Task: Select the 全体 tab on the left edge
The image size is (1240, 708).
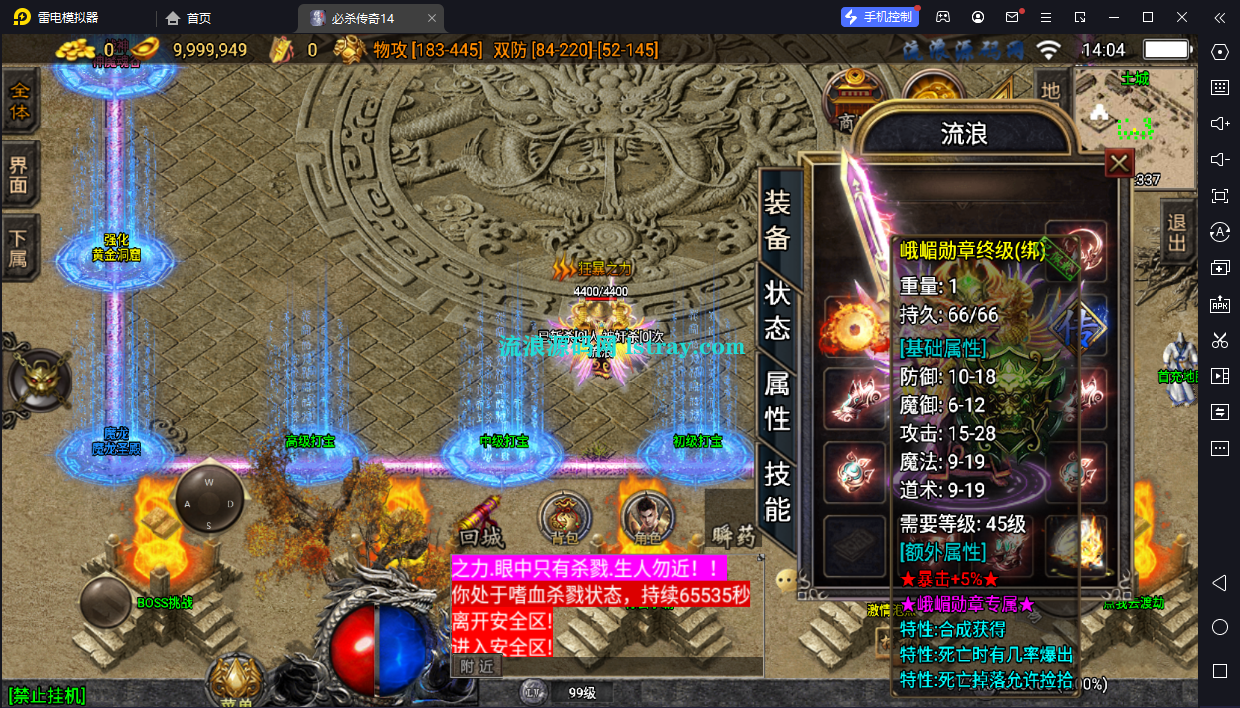Action: point(19,101)
